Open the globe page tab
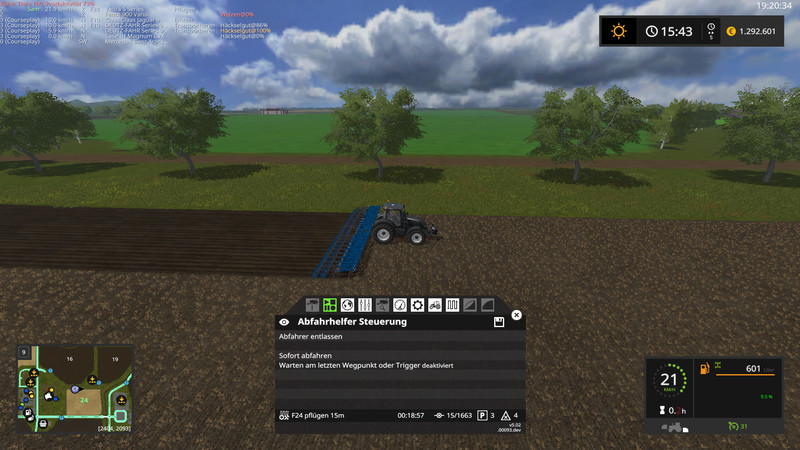Viewport: 800px width, 450px height. (x=346, y=304)
